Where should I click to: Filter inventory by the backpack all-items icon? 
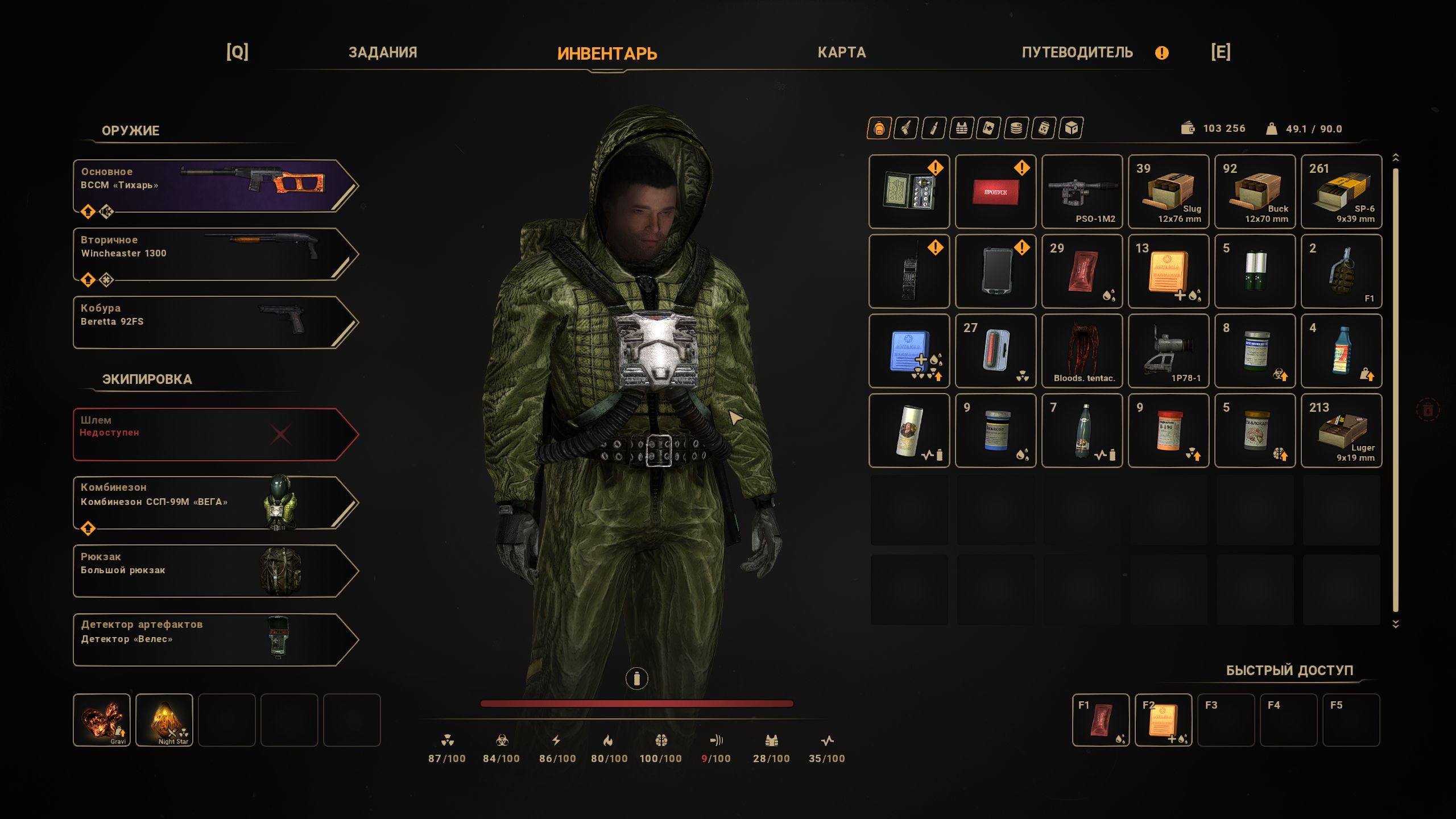tap(879, 129)
